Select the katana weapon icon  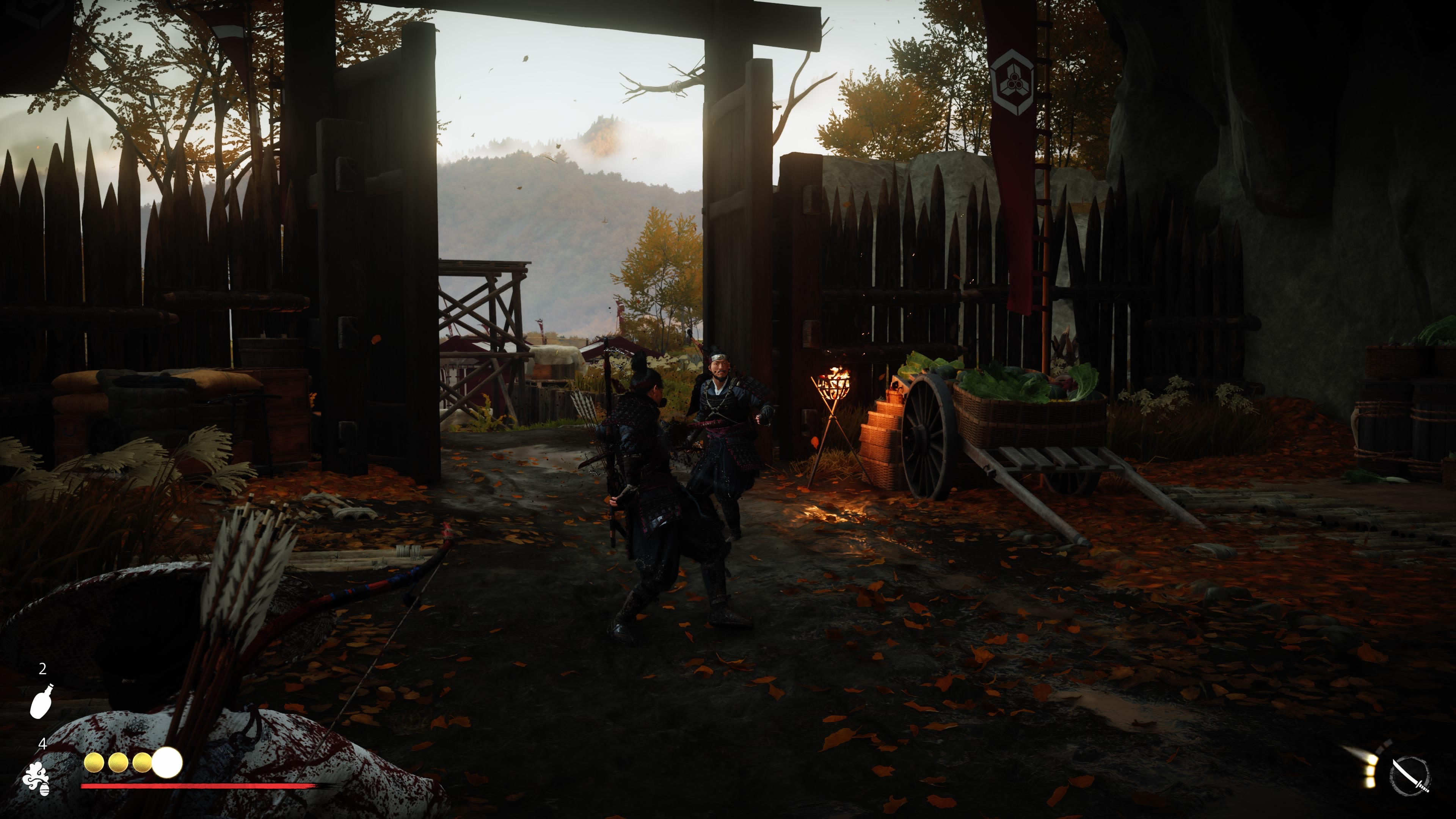[1410, 775]
